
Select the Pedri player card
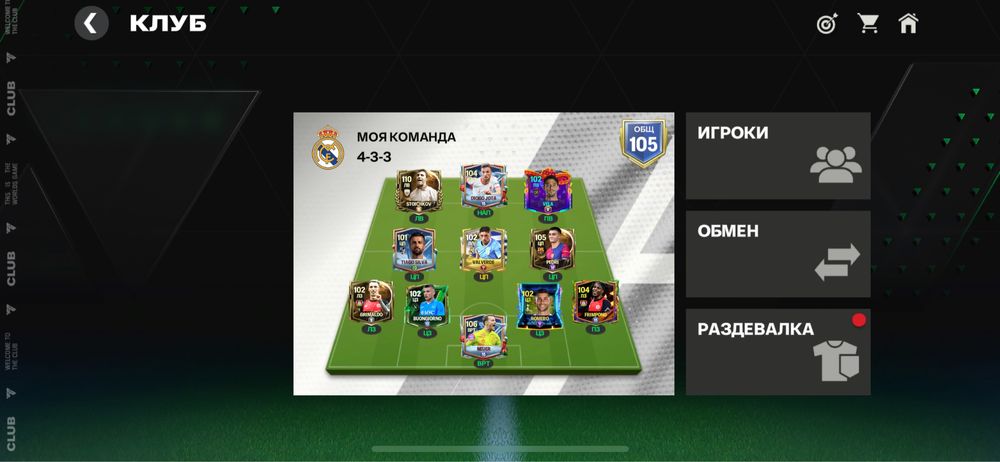pyautogui.click(x=552, y=248)
